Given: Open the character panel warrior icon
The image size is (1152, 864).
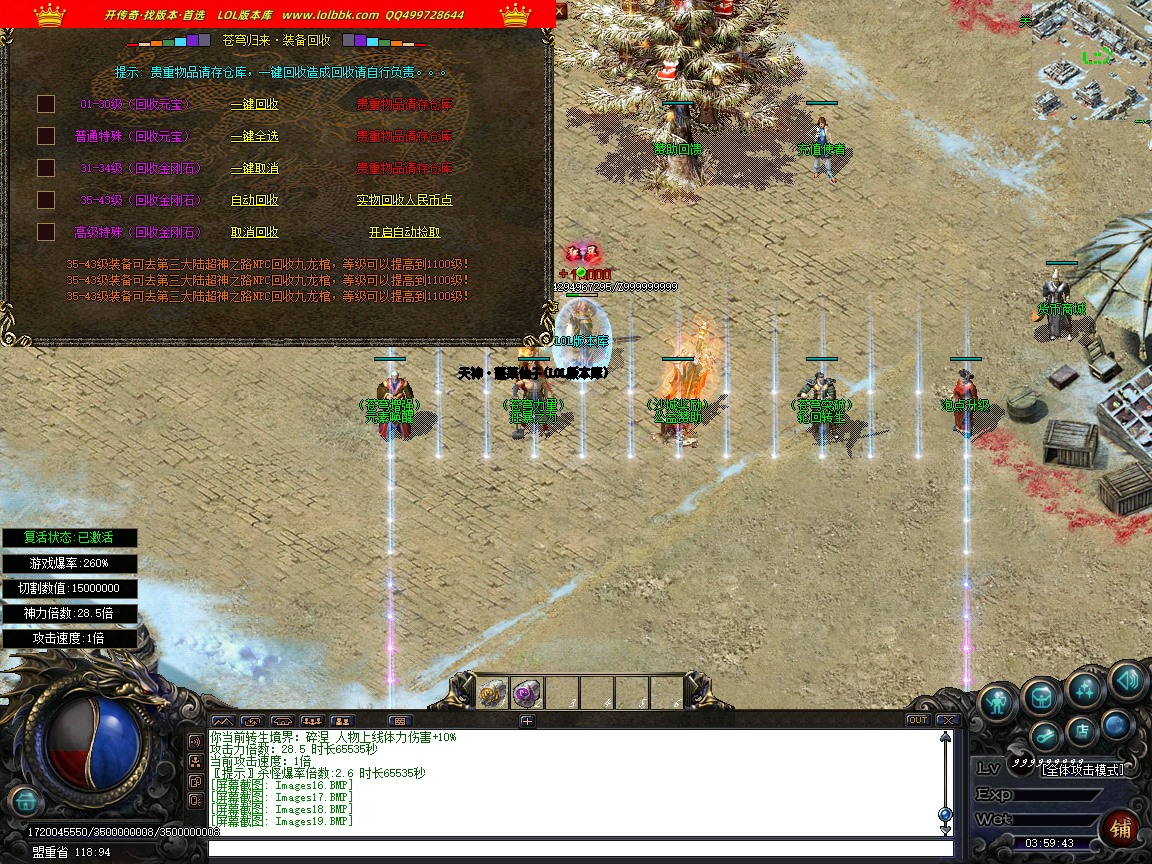Looking at the screenshot, I should (x=996, y=702).
